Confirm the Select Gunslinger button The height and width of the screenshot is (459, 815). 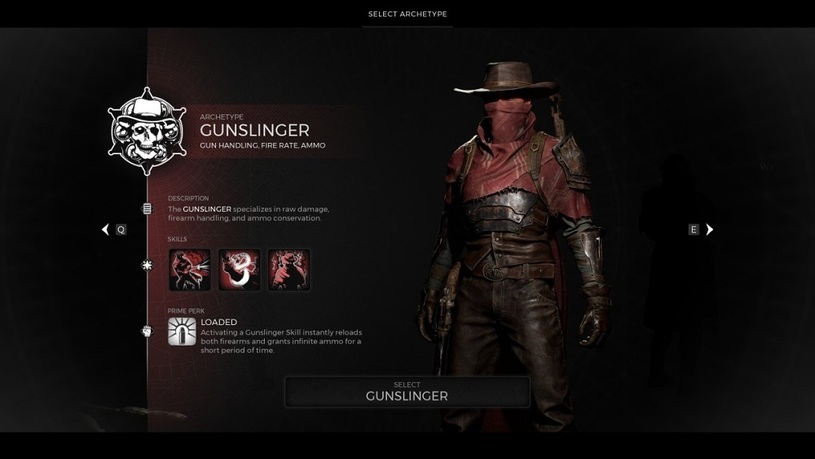407,391
